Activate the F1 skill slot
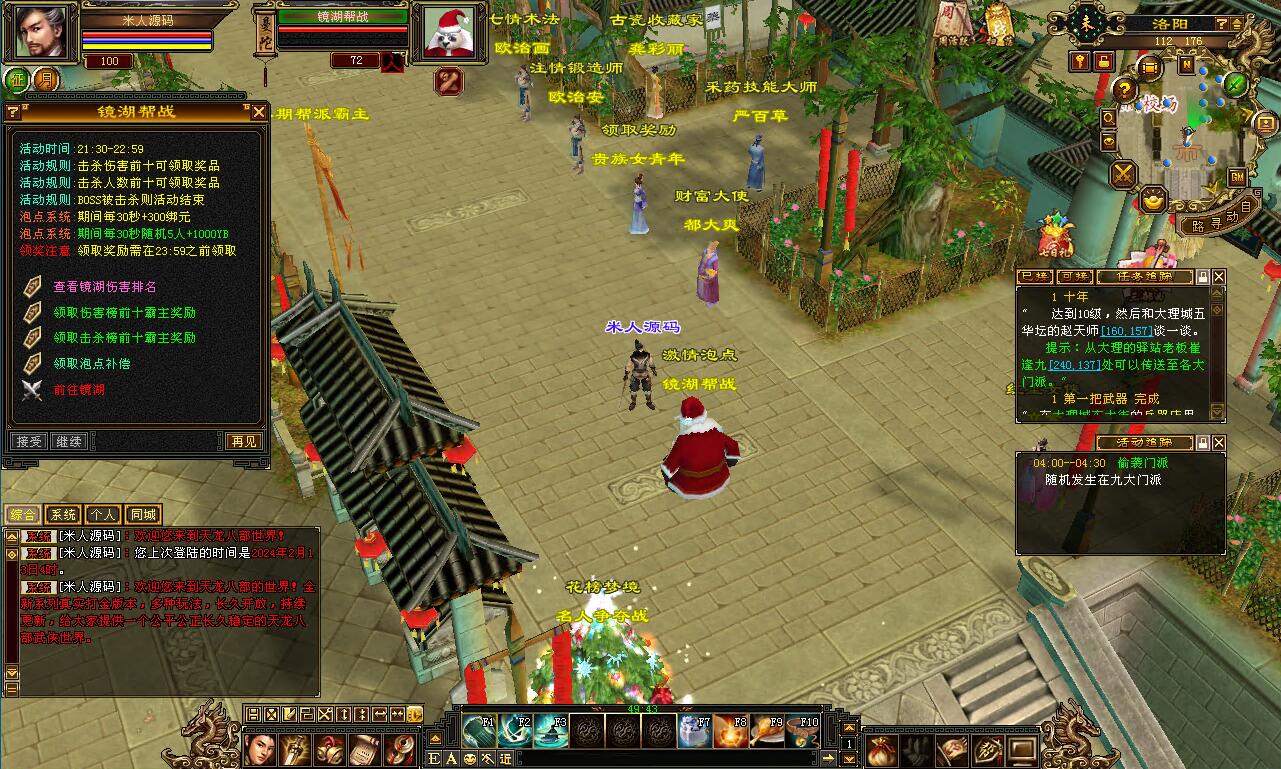The image size is (1281, 769). tap(478, 731)
